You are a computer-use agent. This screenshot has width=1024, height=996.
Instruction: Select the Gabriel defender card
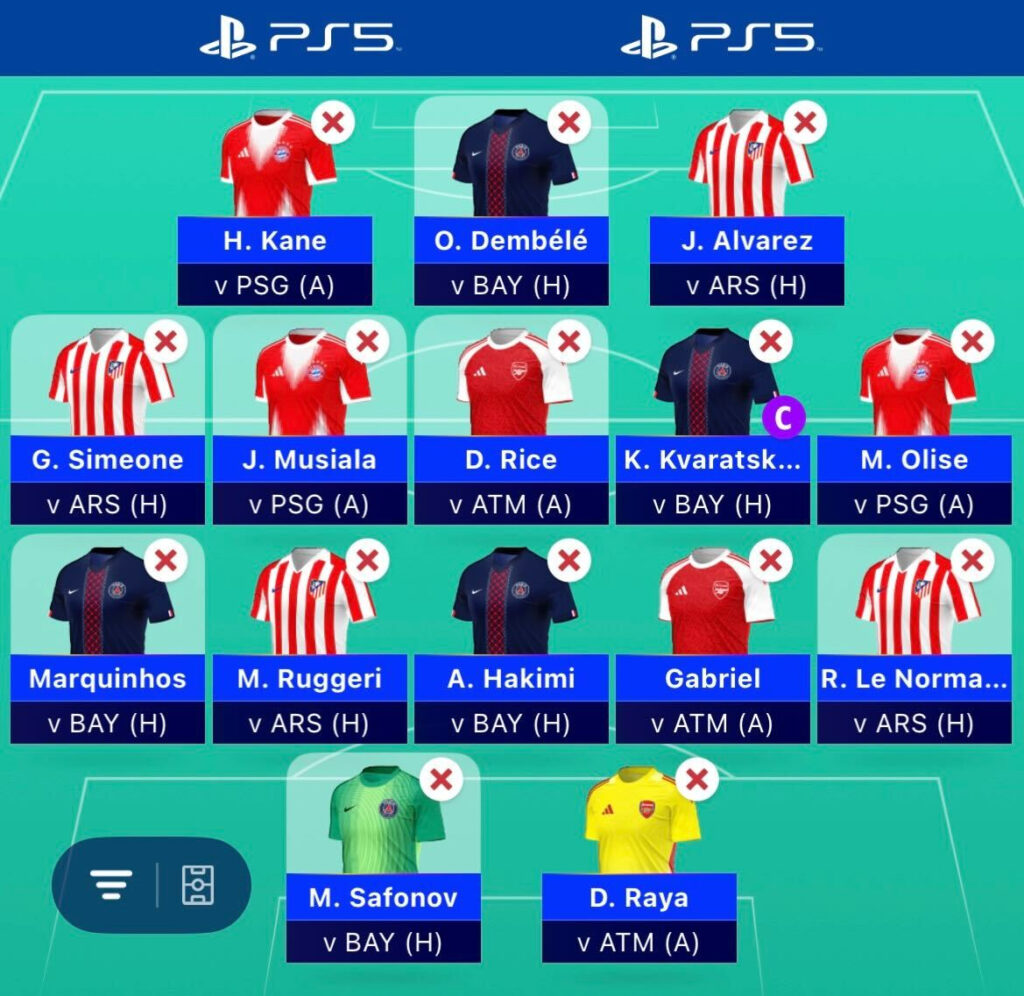[712, 678]
